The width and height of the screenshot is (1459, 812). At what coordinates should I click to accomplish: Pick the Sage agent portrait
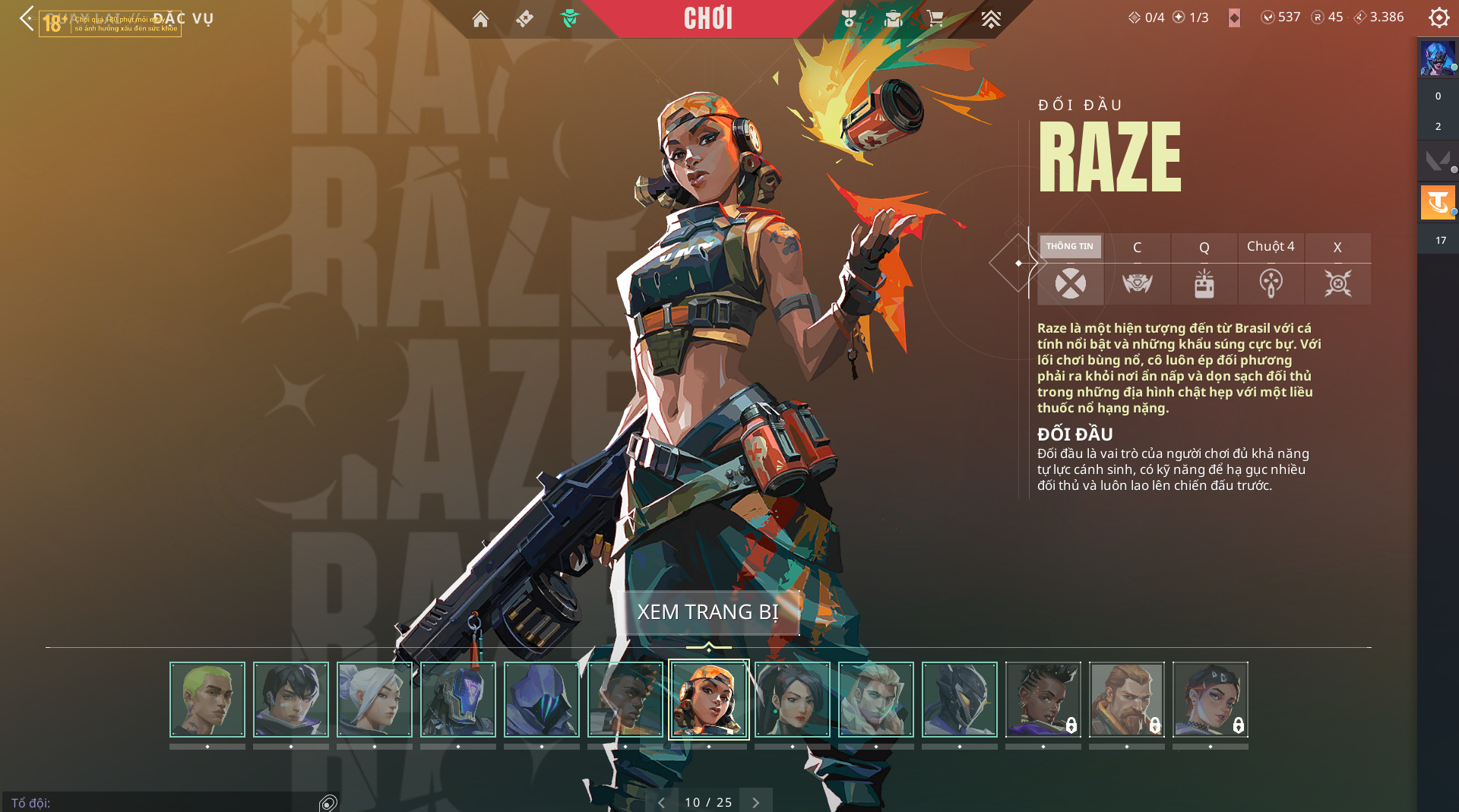point(793,700)
